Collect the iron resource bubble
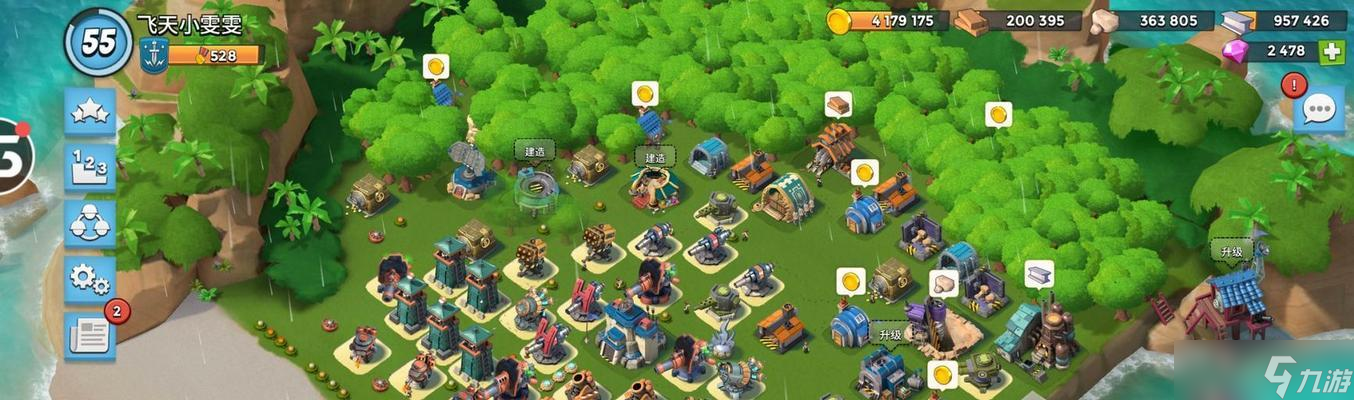The image size is (1354, 400). click(1039, 273)
